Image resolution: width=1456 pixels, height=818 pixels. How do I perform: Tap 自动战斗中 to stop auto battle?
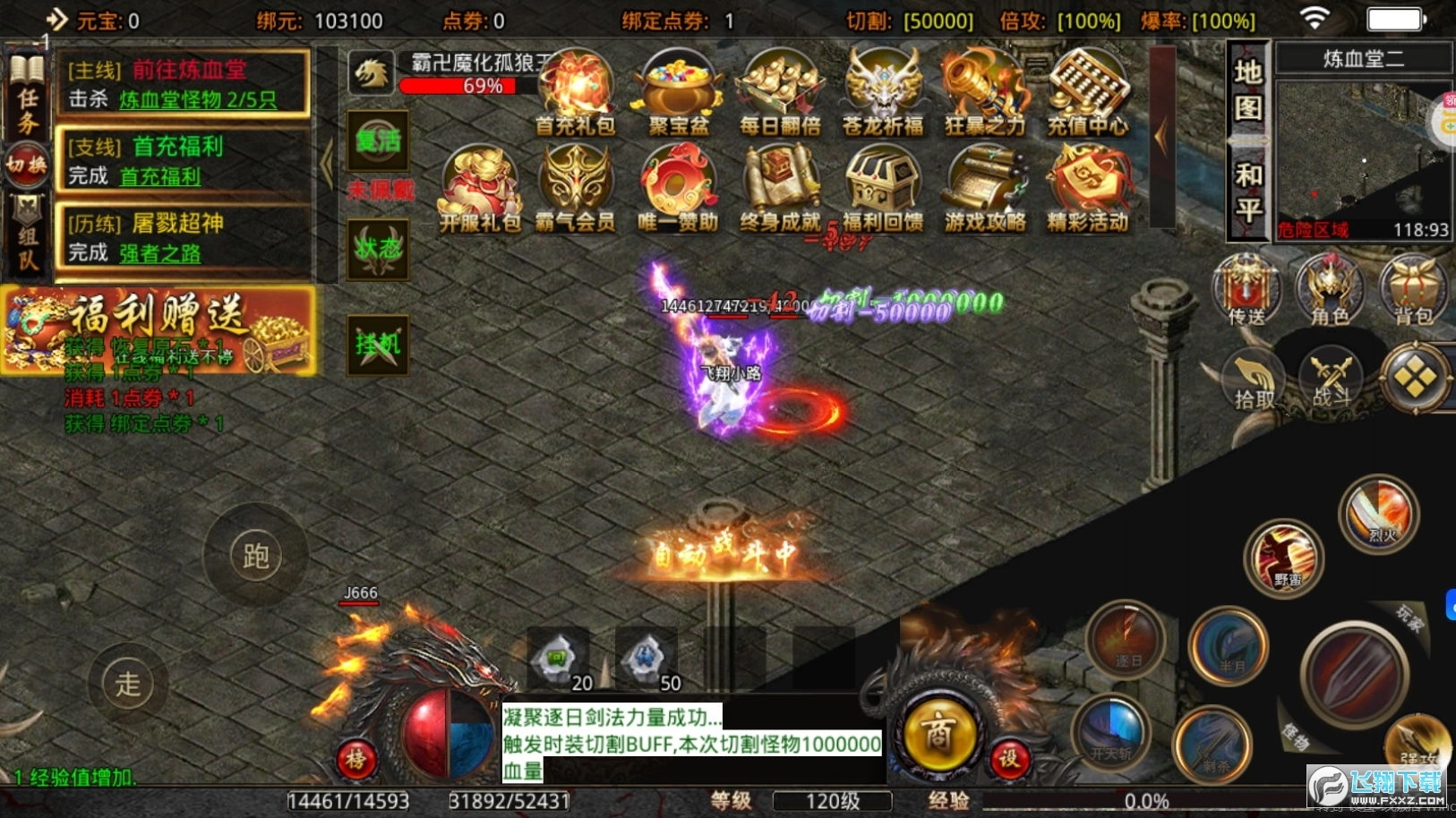pos(727,550)
